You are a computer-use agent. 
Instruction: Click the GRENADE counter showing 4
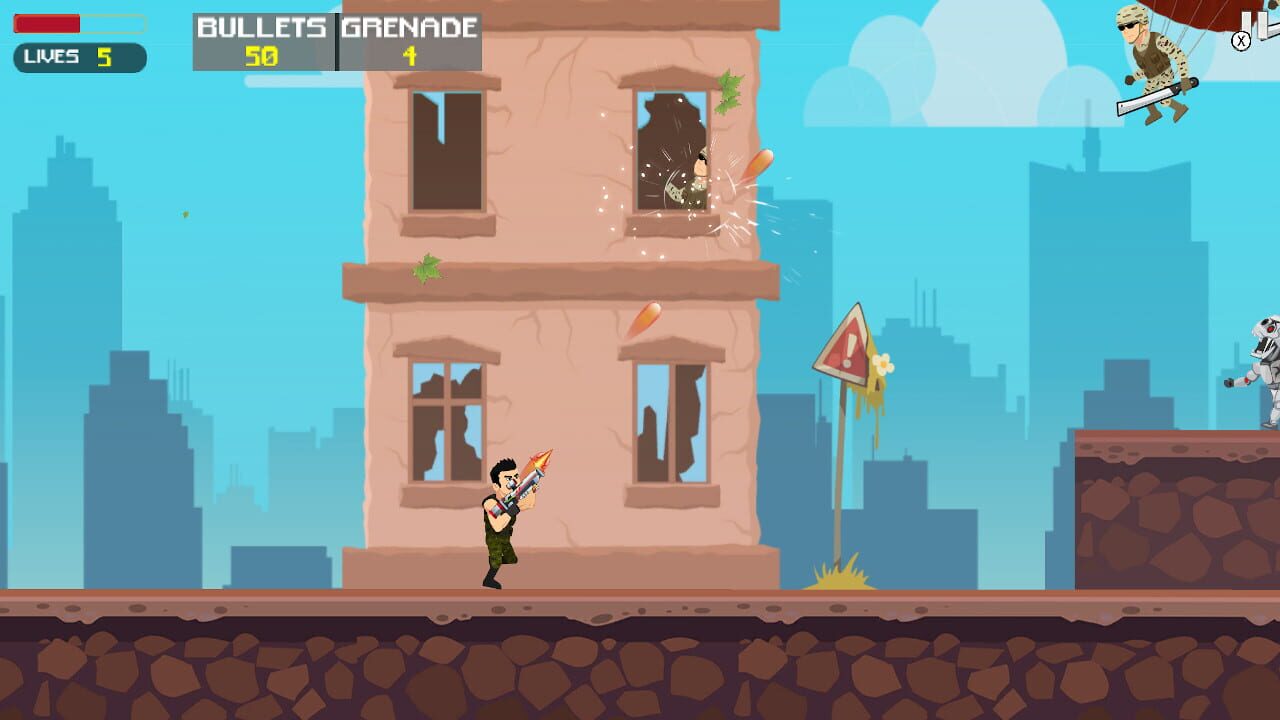pyautogui.click(x=407, y=55)
